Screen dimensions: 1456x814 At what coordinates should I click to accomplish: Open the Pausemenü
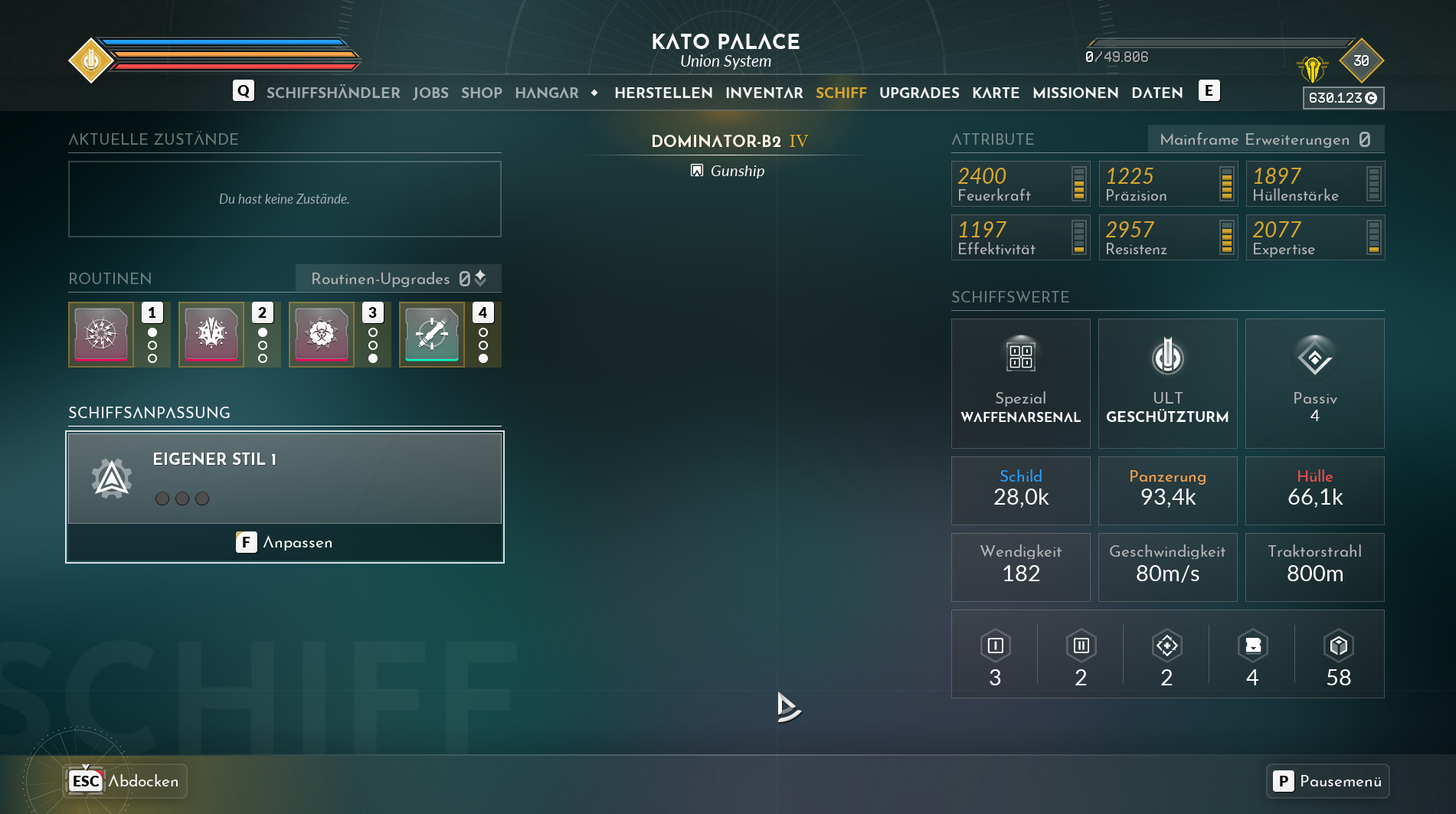click(1327, 781)
